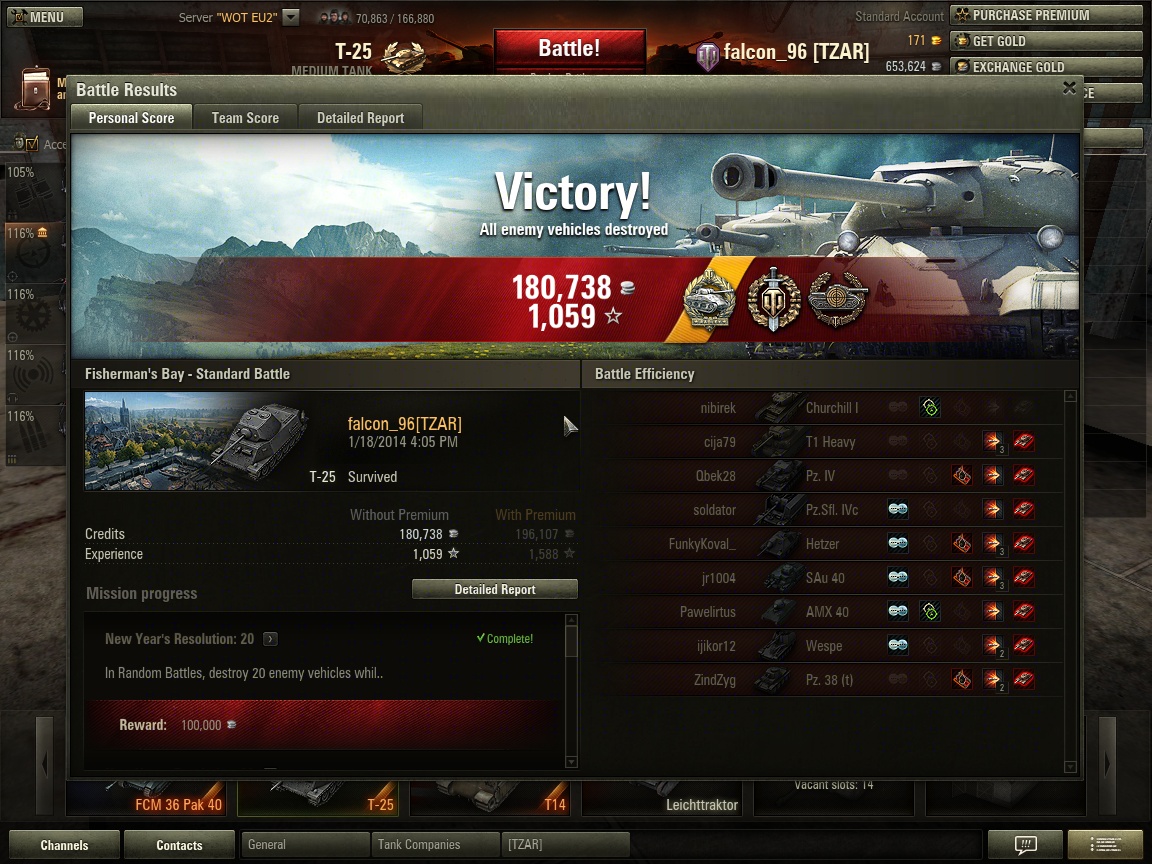Switch to the Team Score tab
The image size is (1152, 864).
tap(245, 118)
